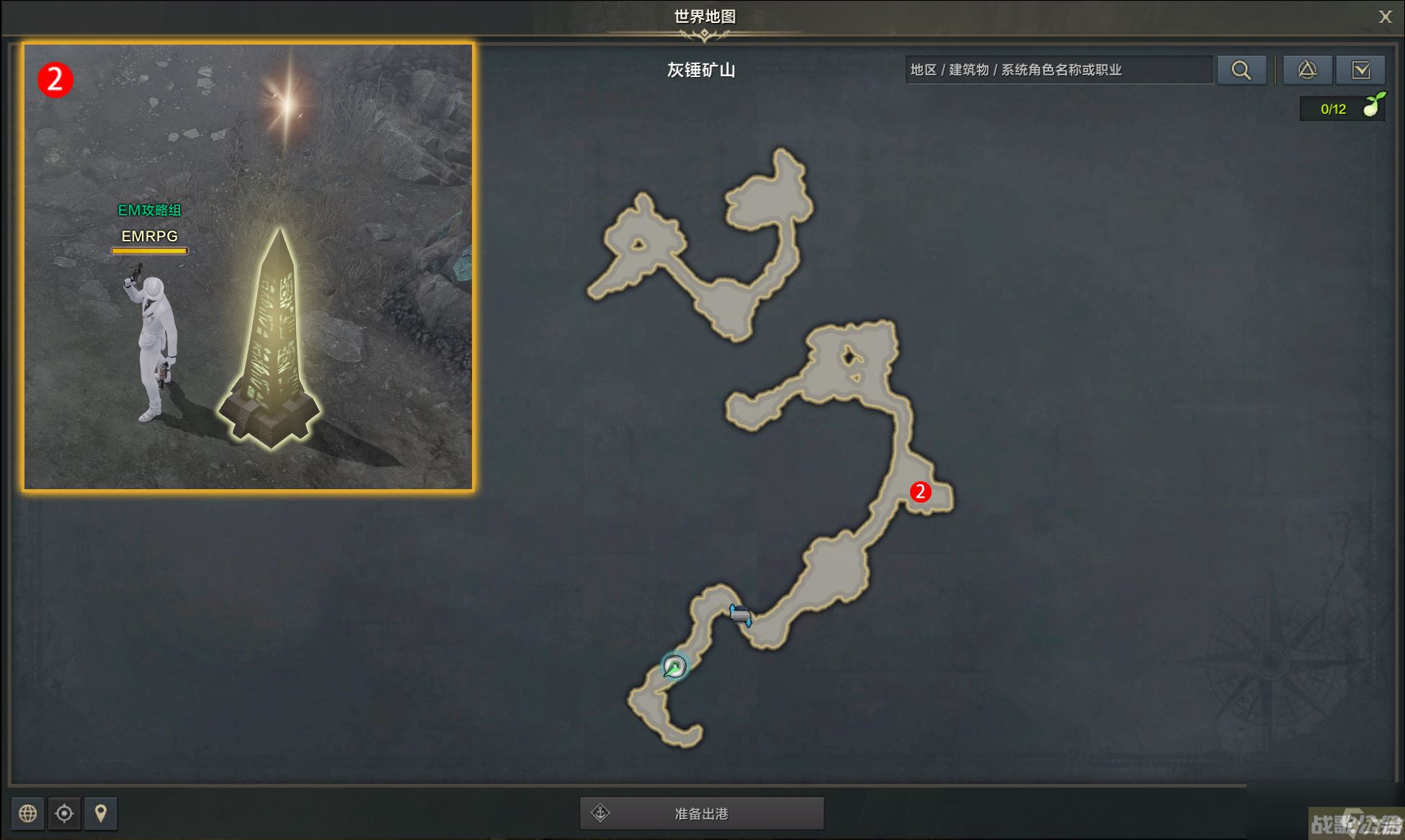Screen dimensions: 1405x840
Task: Click the seed collection counter icon
Action: coord(1373,107)
